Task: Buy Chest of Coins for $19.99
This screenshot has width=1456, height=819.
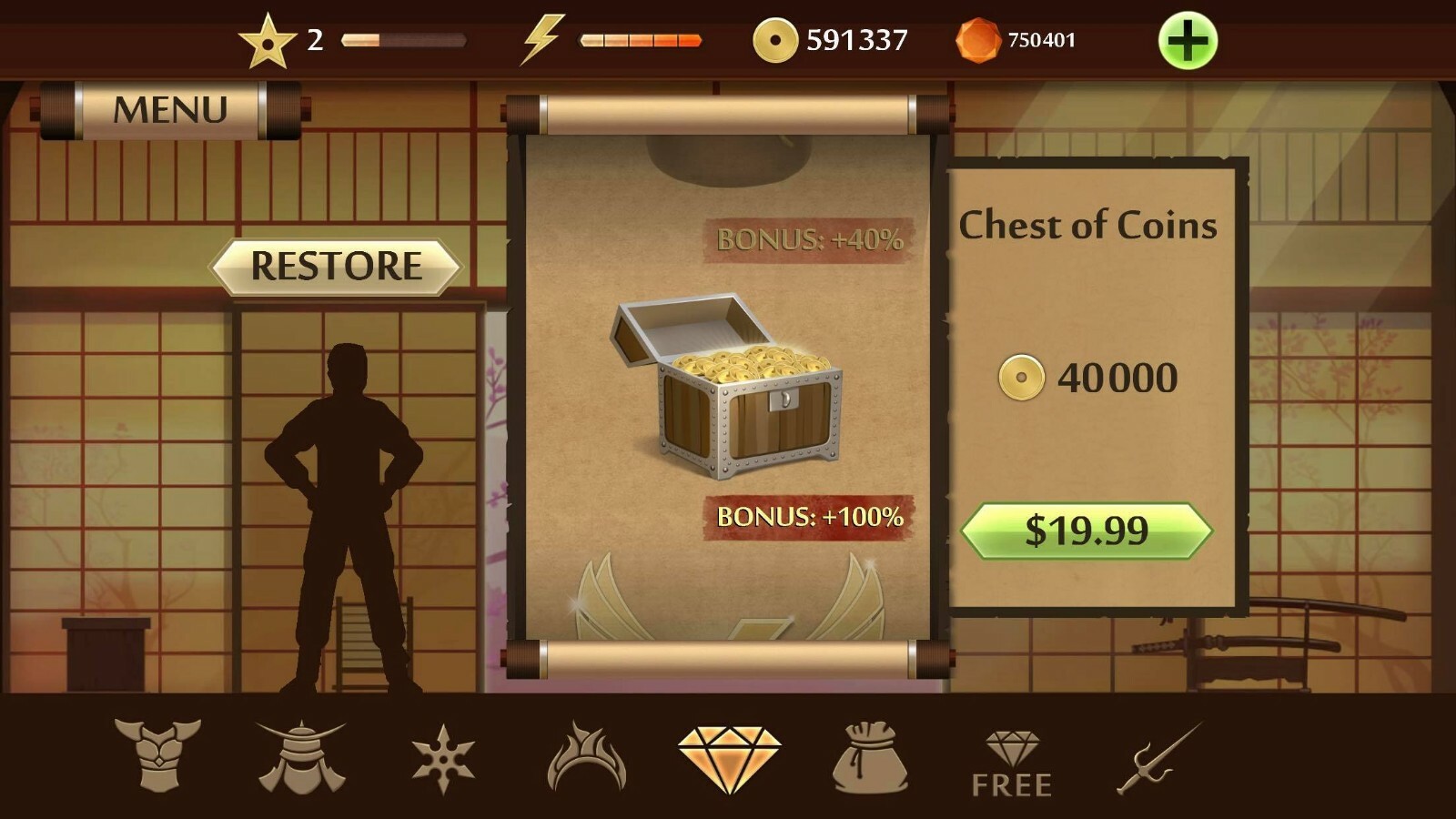Action: 1087,531
